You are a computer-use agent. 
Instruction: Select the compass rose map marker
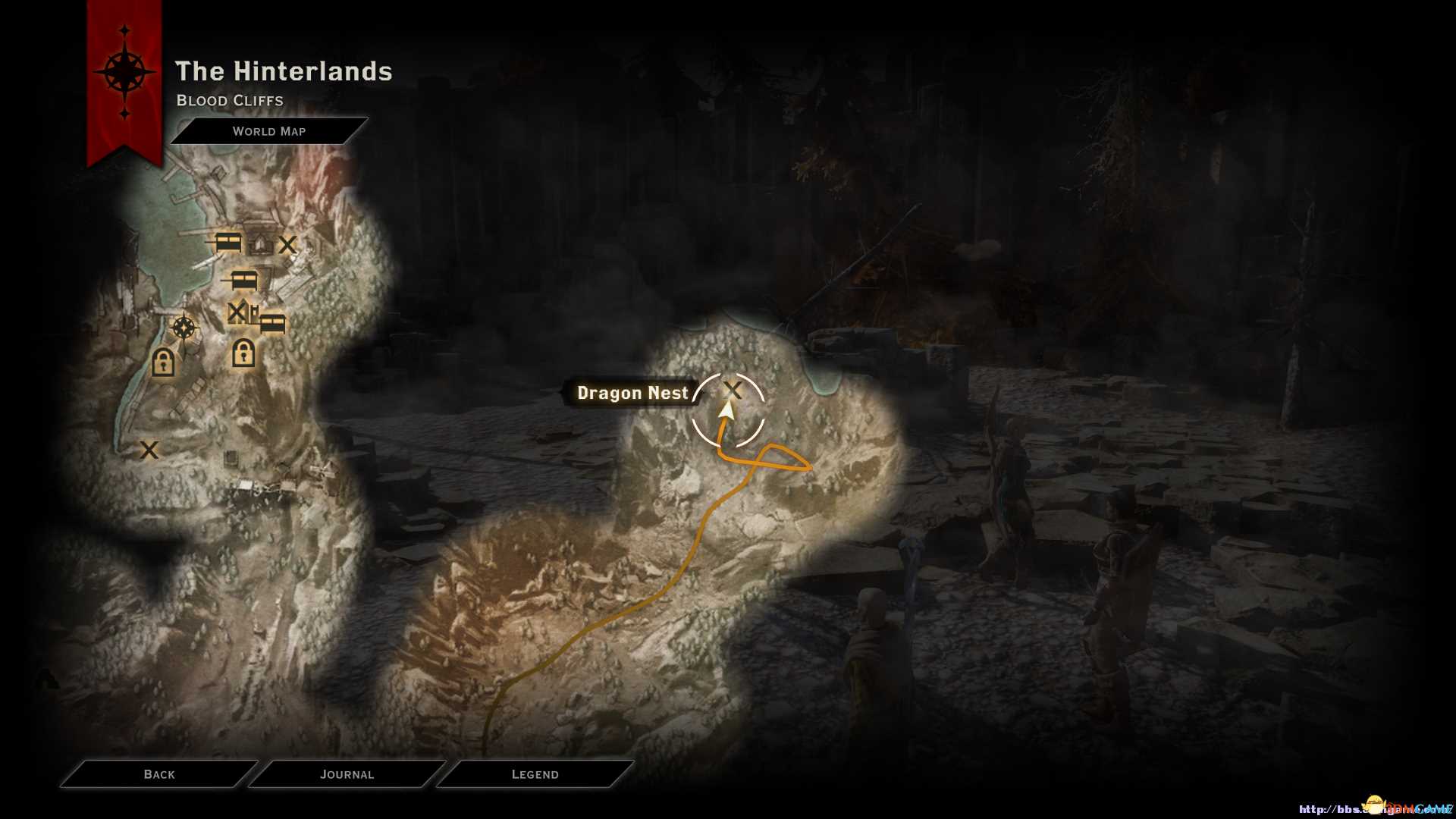(x=184, y=328)
